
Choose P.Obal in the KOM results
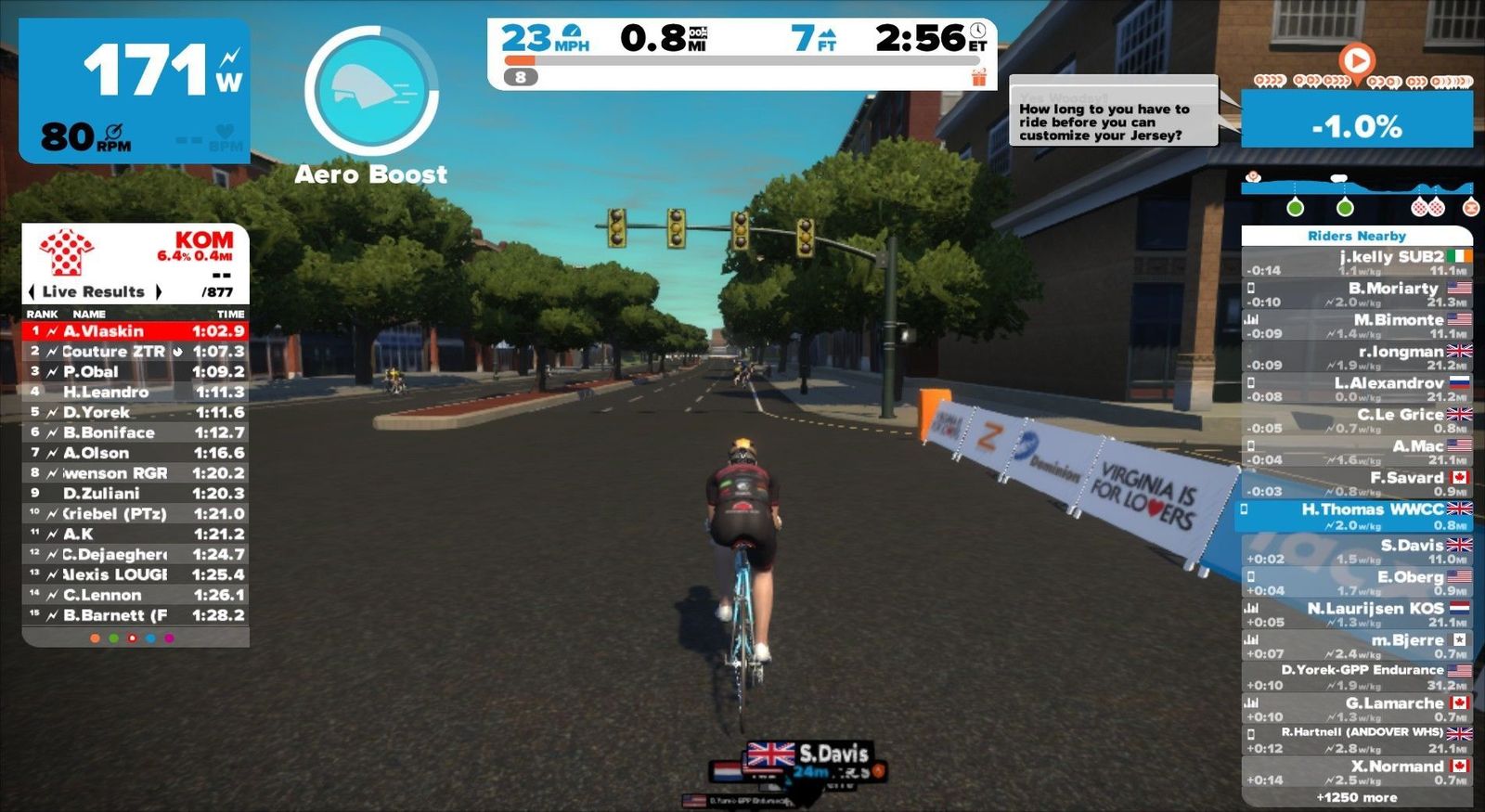(x=135, y=371)
